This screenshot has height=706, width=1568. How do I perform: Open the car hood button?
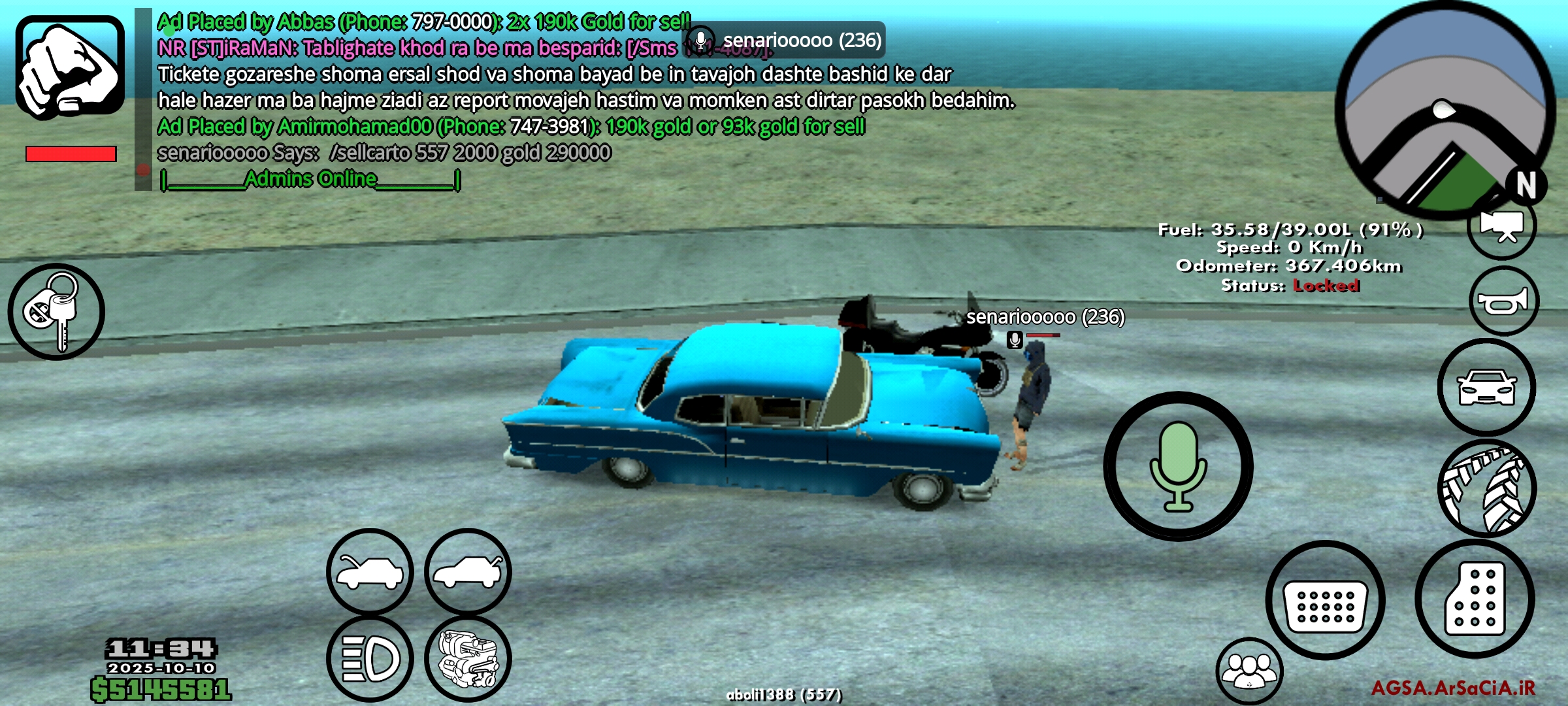click(x=370, y=572)
